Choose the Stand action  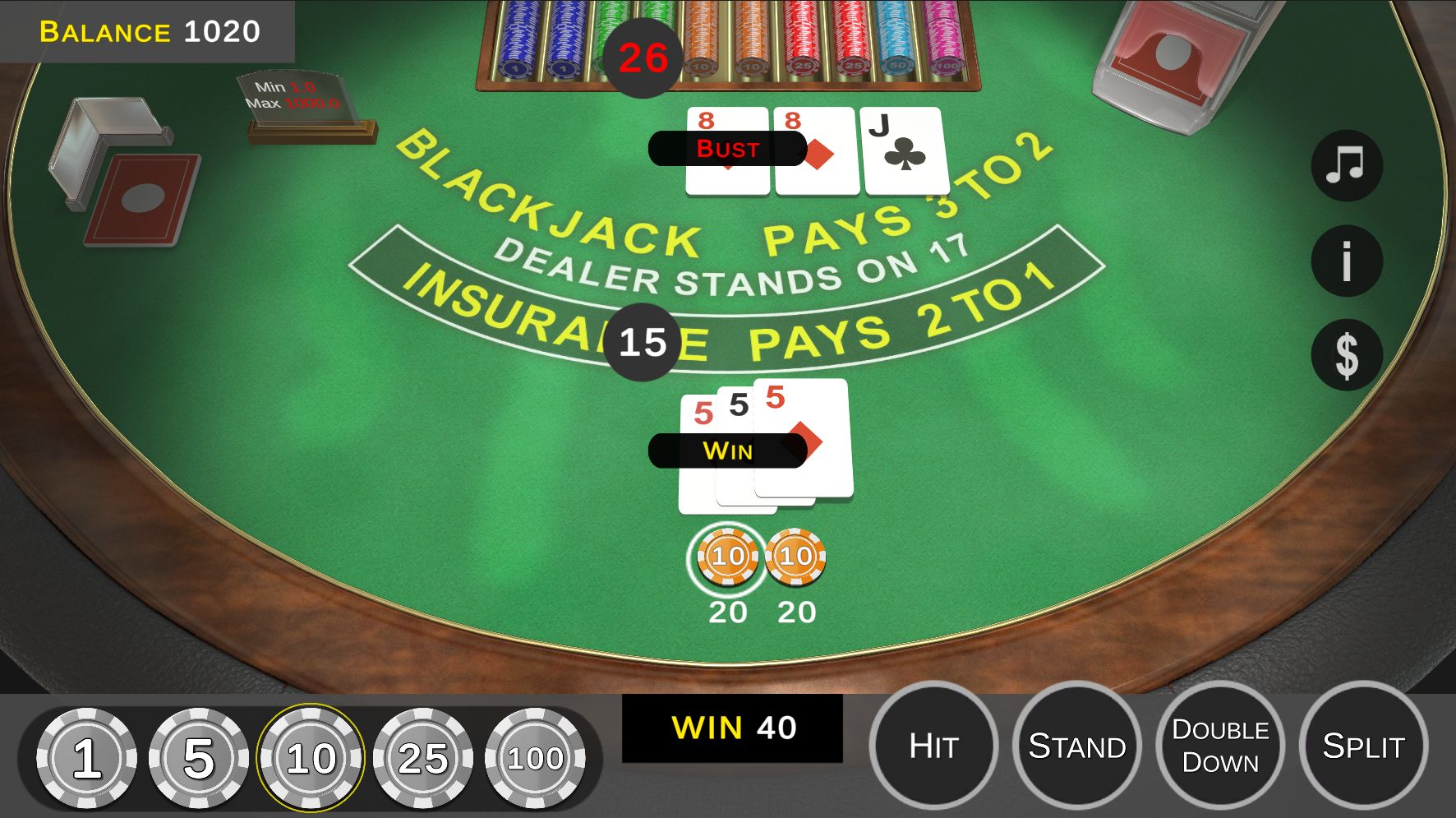point(1076,746)
